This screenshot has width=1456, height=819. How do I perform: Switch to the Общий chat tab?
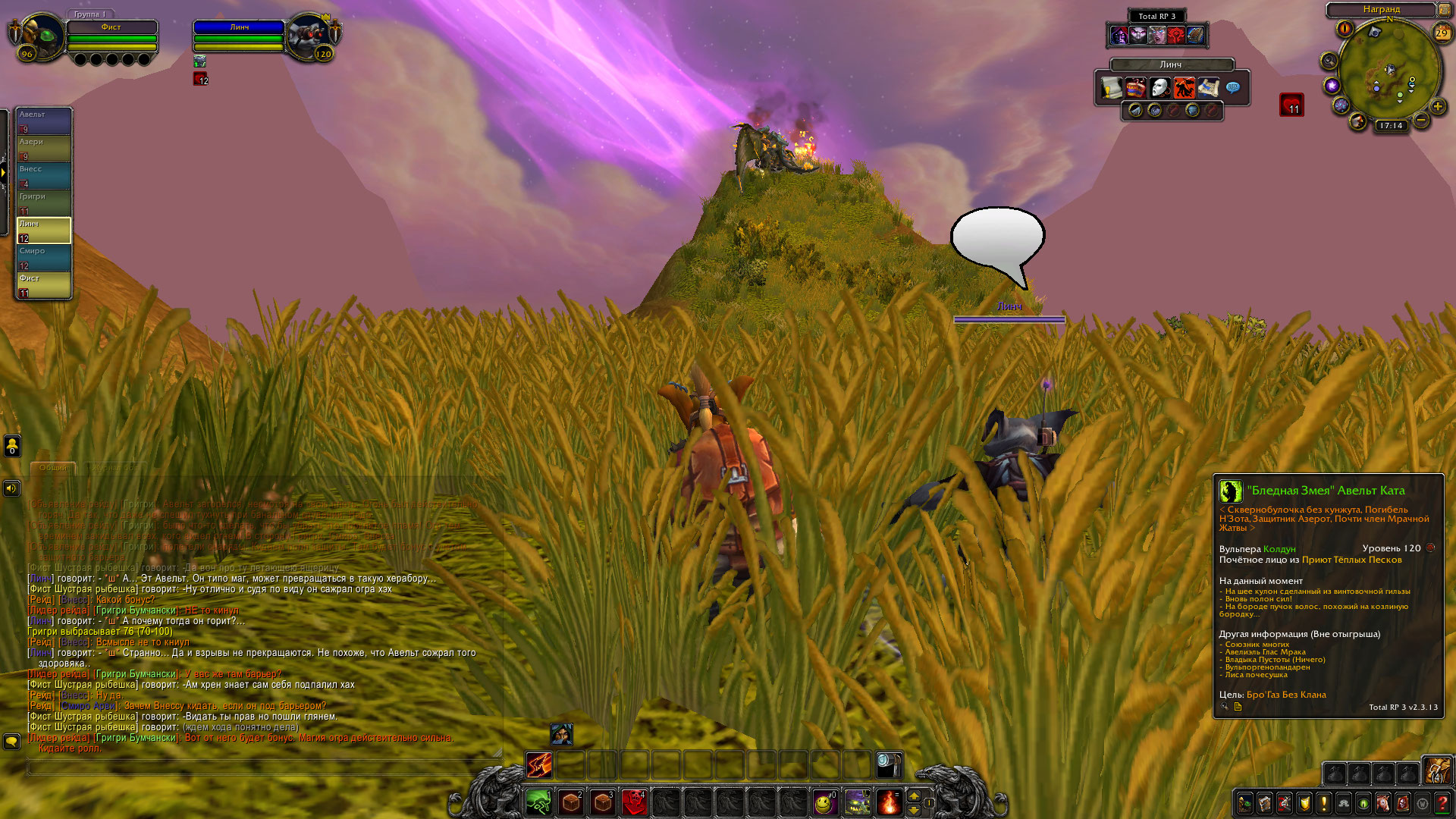(53, 468)
